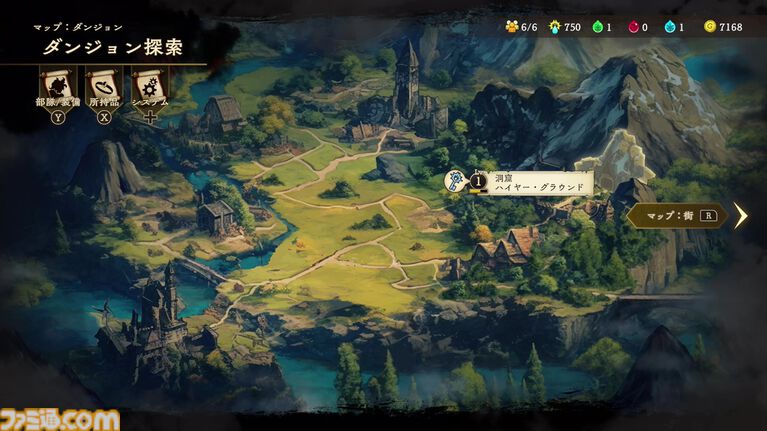Open the システム settings gear menu

point(150,87)
